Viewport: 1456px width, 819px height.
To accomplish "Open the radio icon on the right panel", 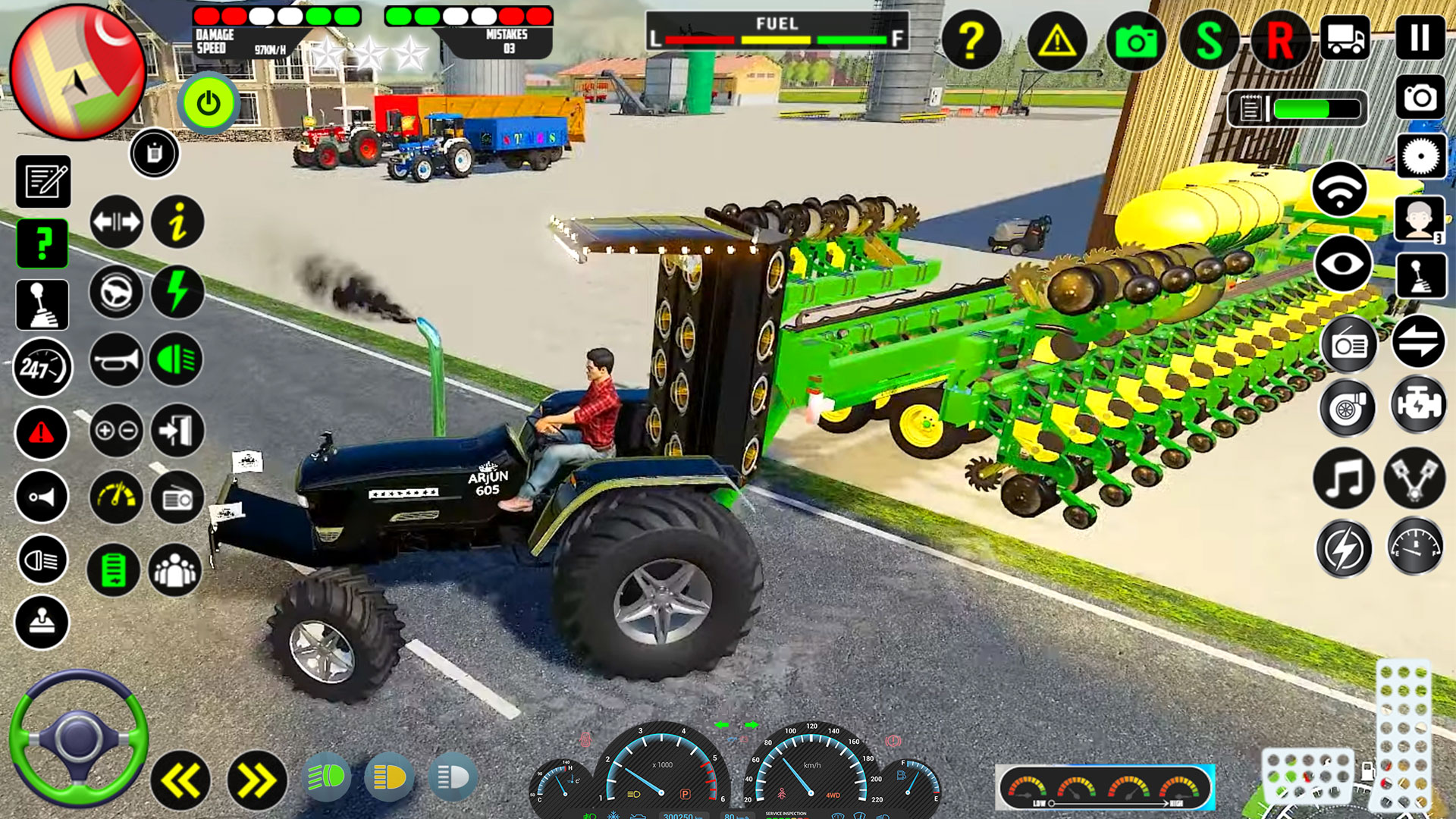I will tap(1348, 345).
